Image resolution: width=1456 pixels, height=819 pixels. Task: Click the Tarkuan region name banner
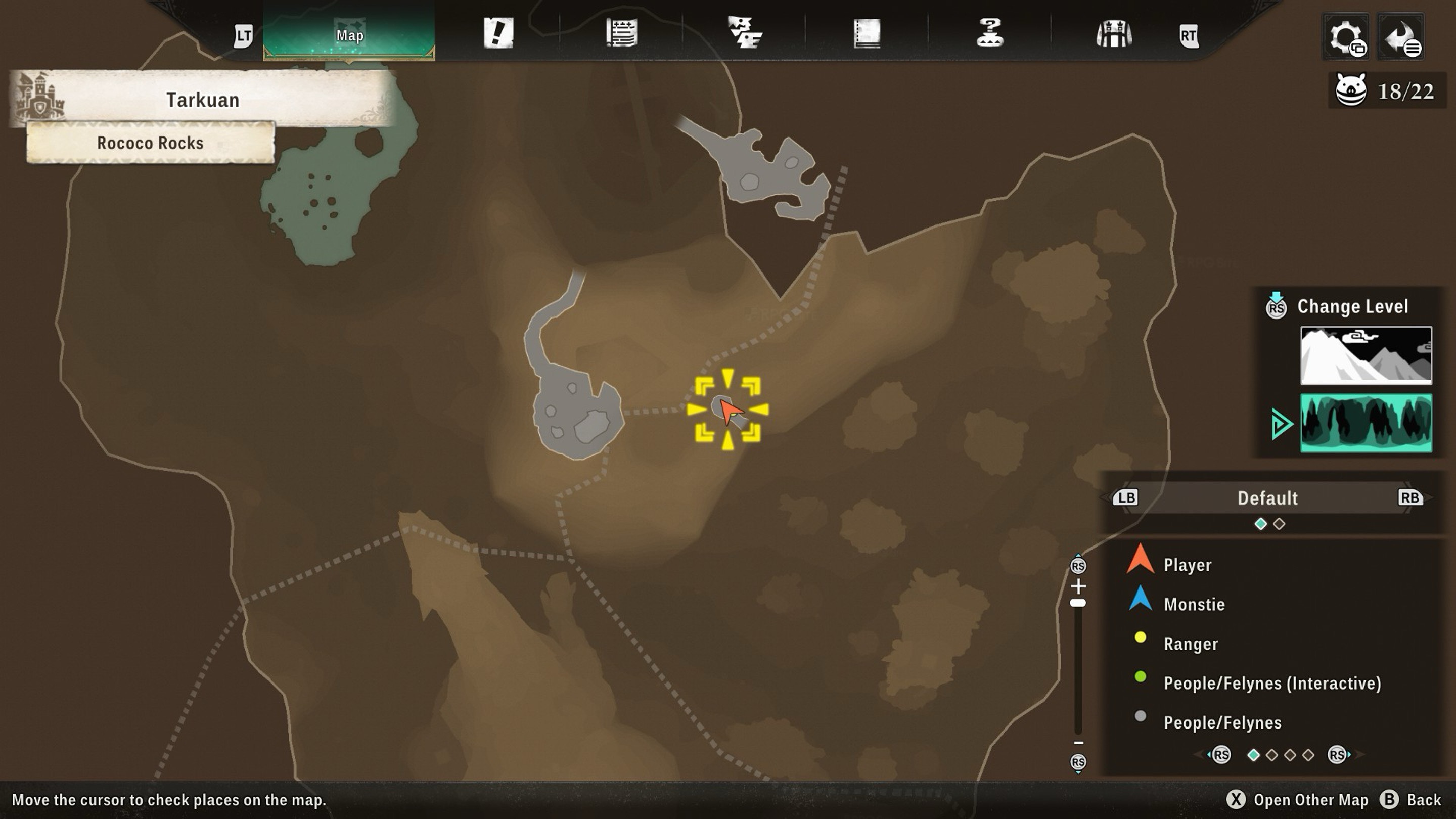coord(202,100)
